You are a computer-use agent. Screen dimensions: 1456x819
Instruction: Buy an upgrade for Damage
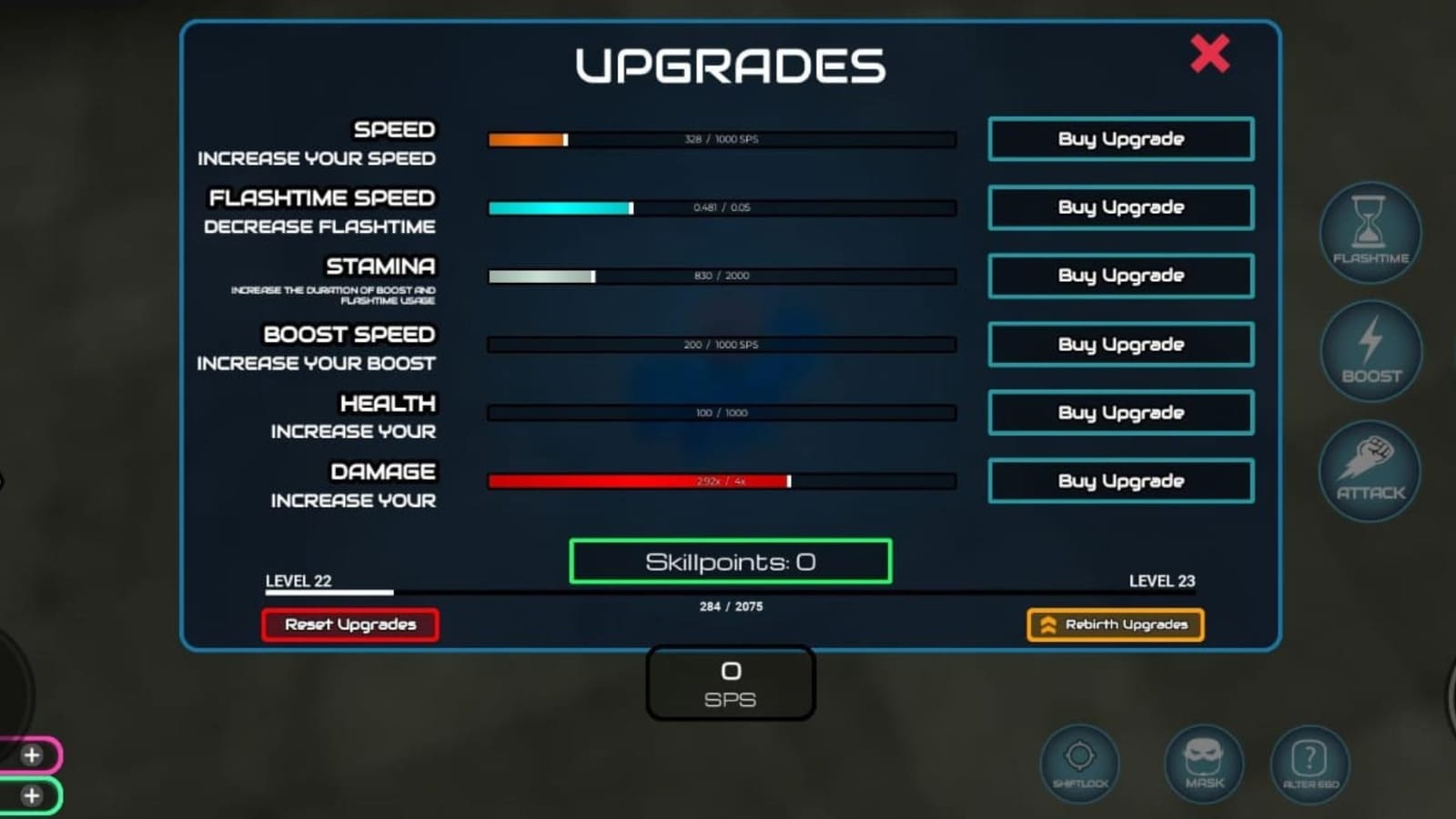pyautogui.click(x=1120, y=480)
